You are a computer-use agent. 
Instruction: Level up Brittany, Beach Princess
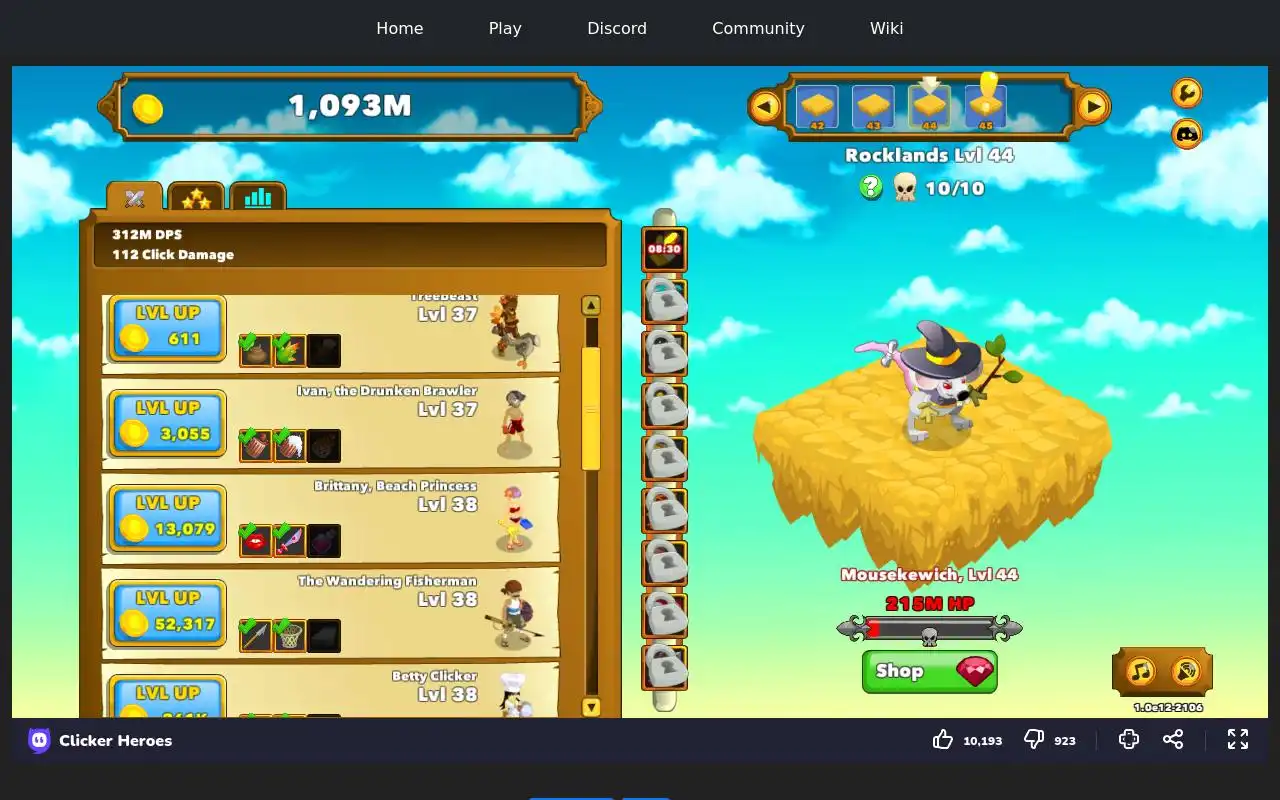point(167,518)
